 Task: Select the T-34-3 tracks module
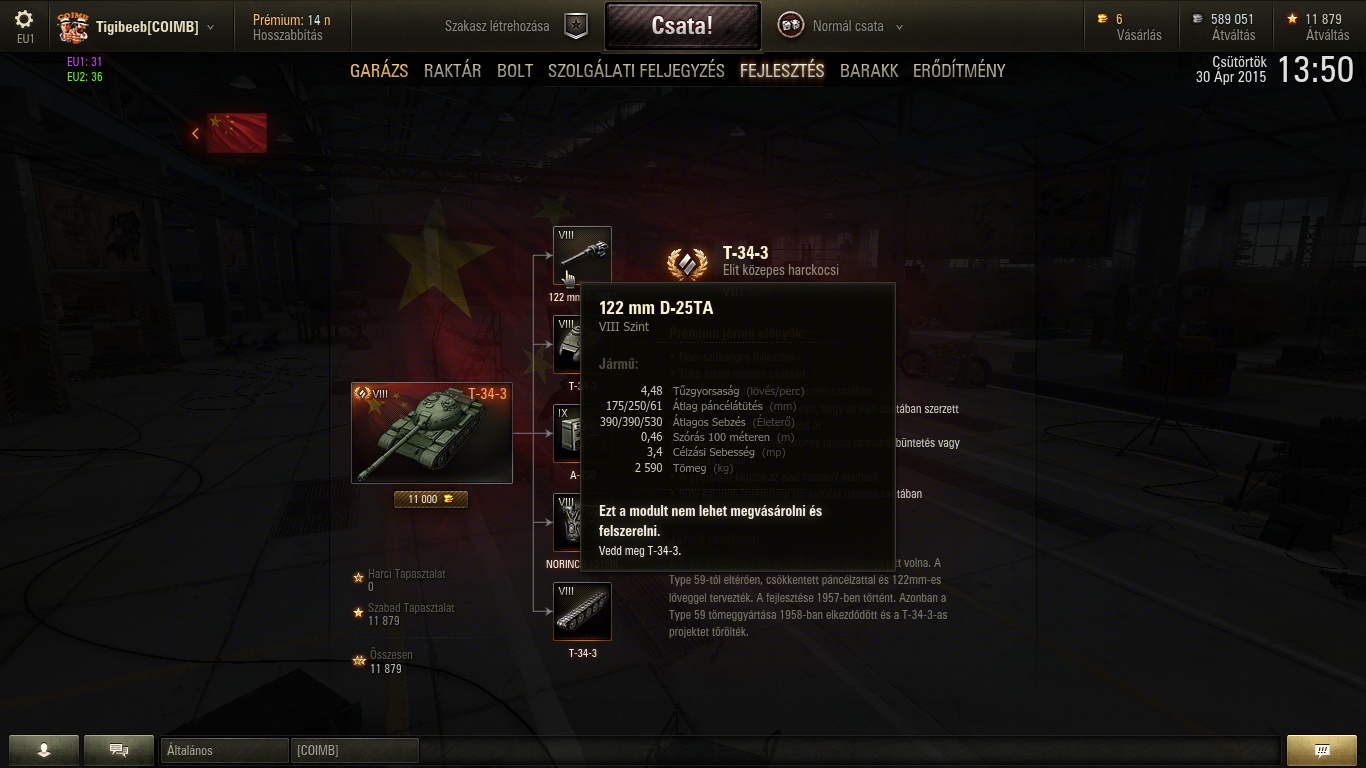(582, 611)
